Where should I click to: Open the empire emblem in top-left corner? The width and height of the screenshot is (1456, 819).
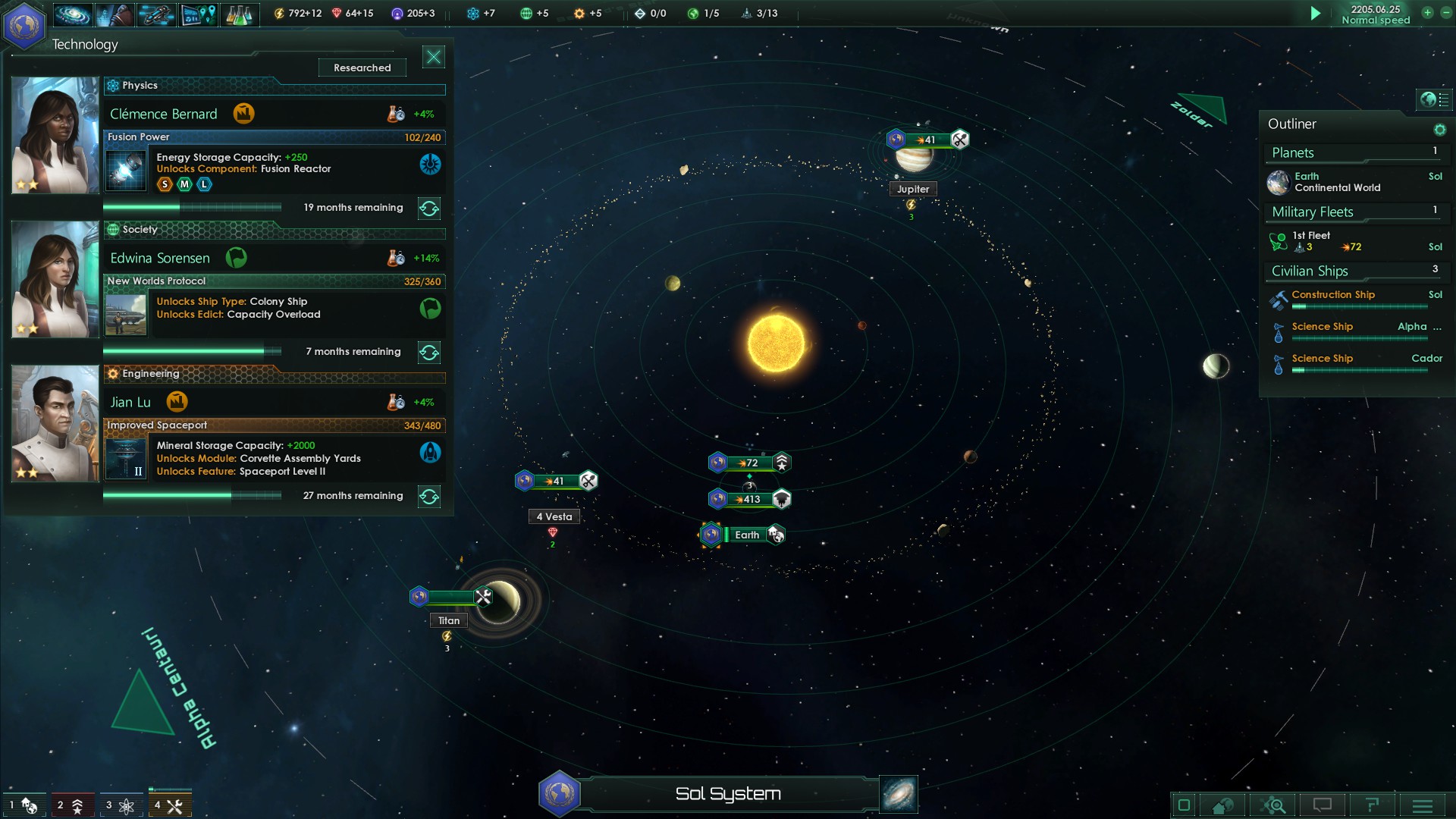point(24,27)
